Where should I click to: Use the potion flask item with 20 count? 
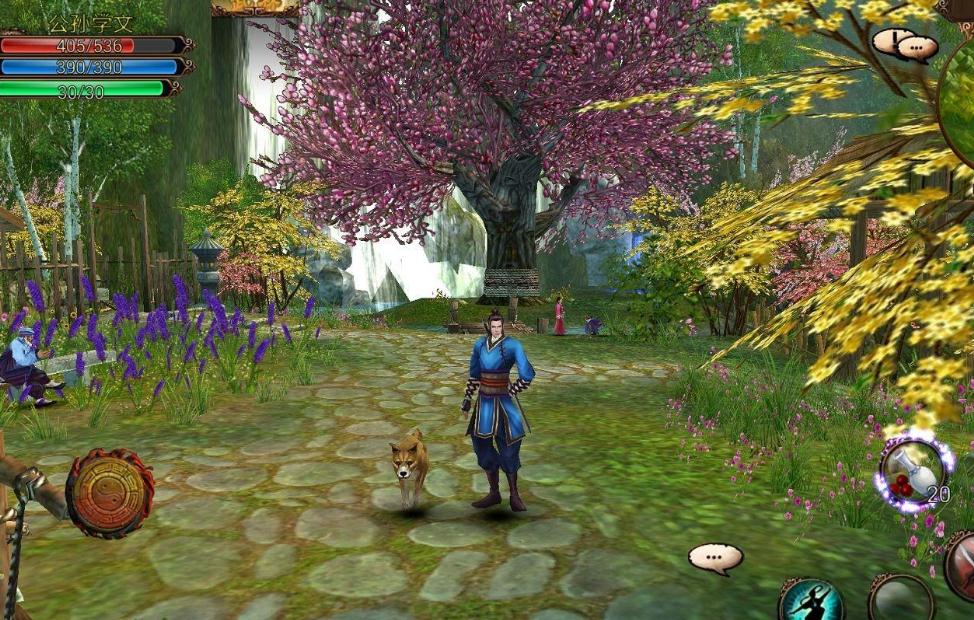[913, 473]
